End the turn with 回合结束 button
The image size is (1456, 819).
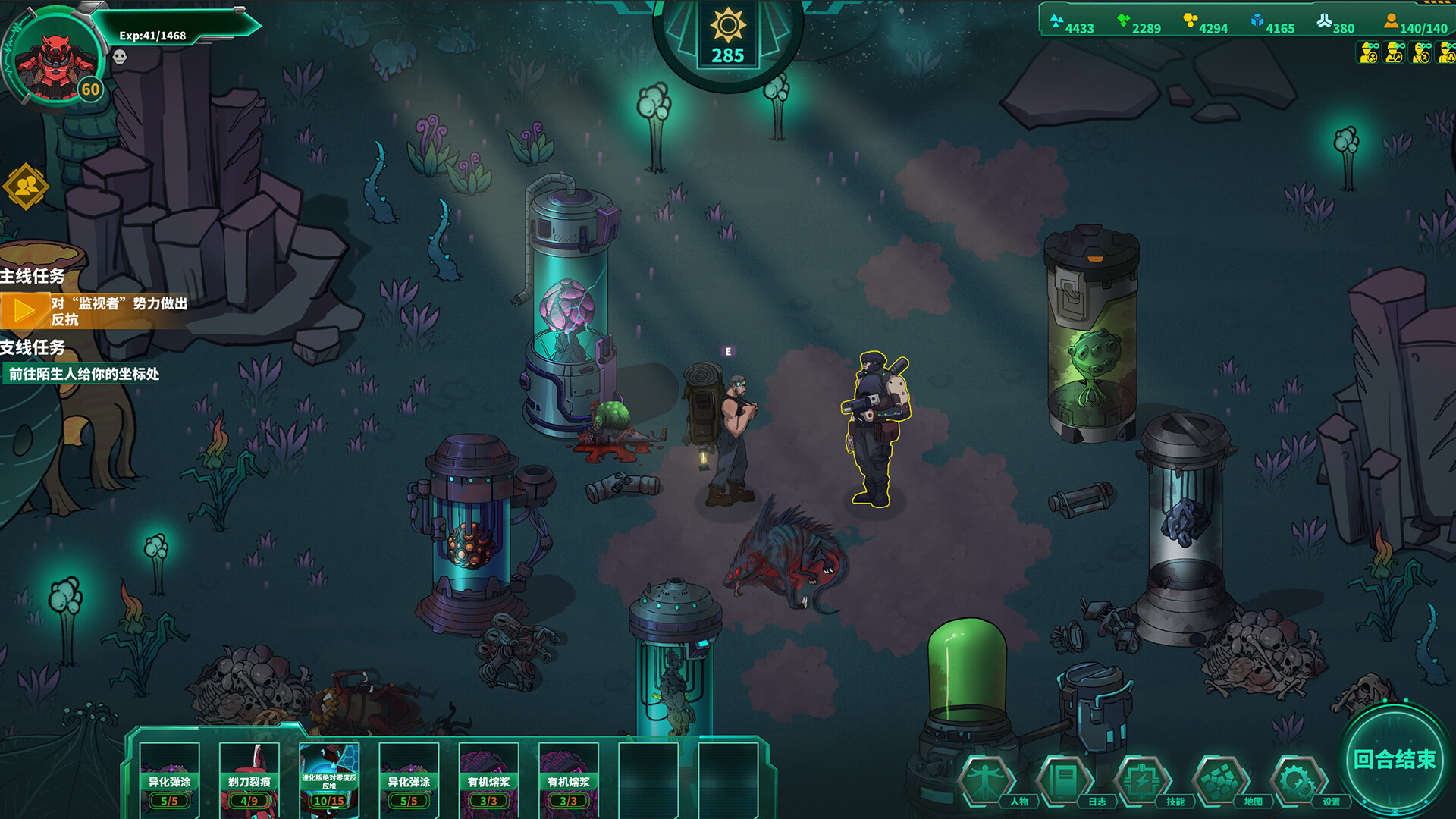(1394, 759)
